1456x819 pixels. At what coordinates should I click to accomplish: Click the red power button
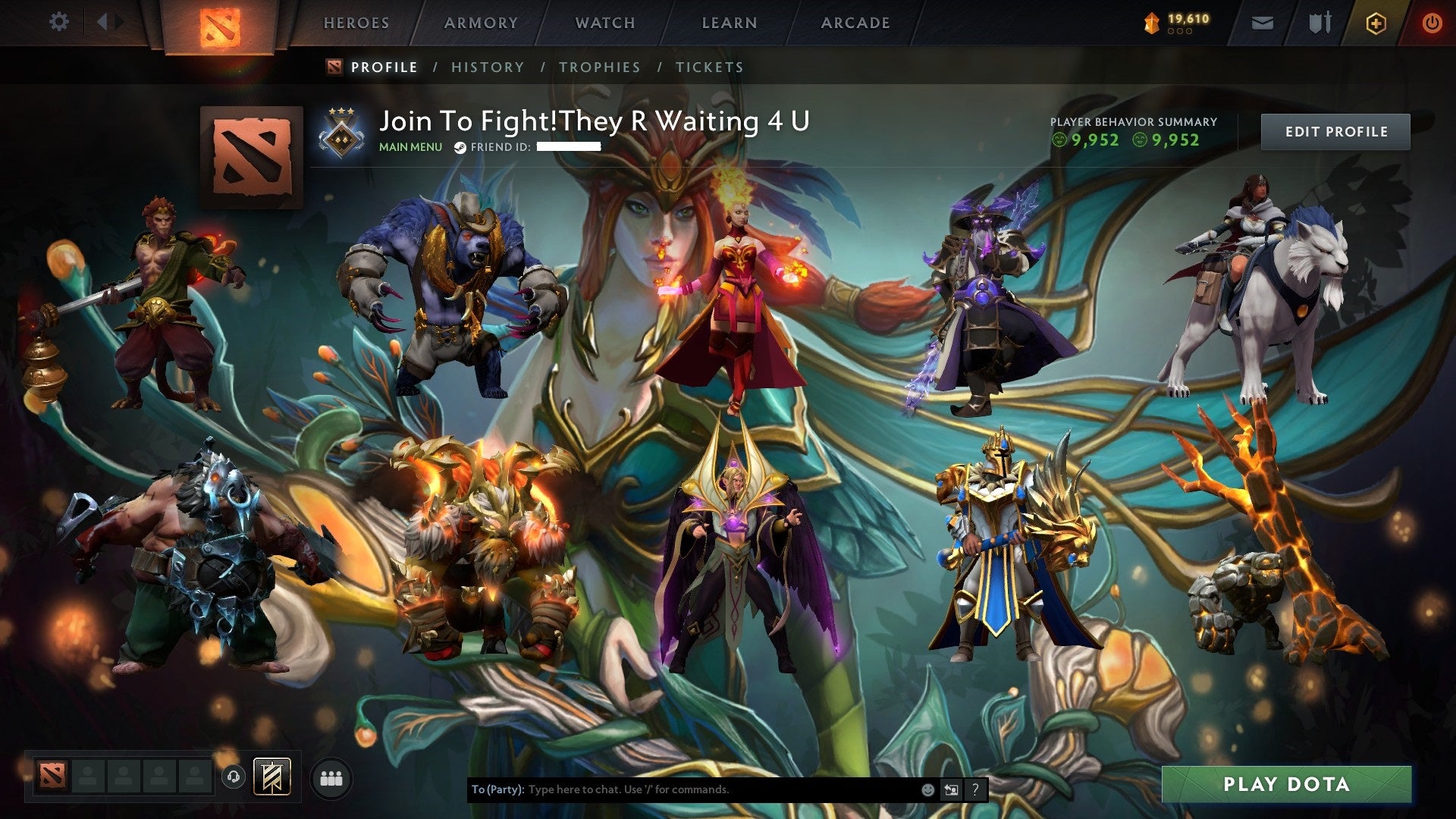coord(1432,22)
